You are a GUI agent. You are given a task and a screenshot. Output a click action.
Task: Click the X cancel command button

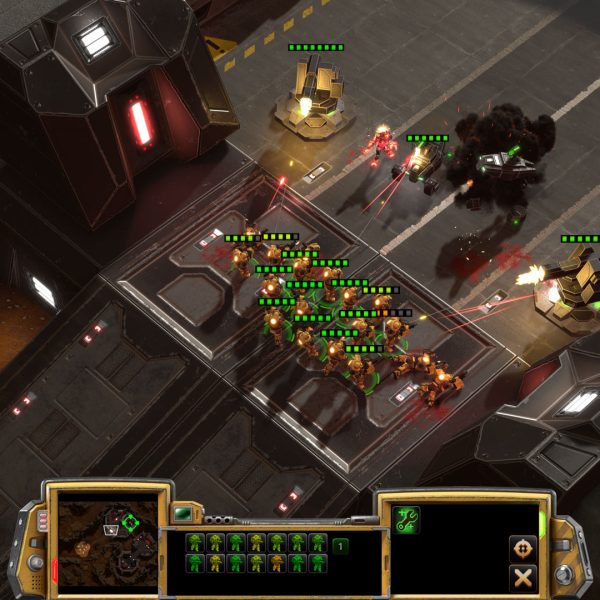click(522, 577)
